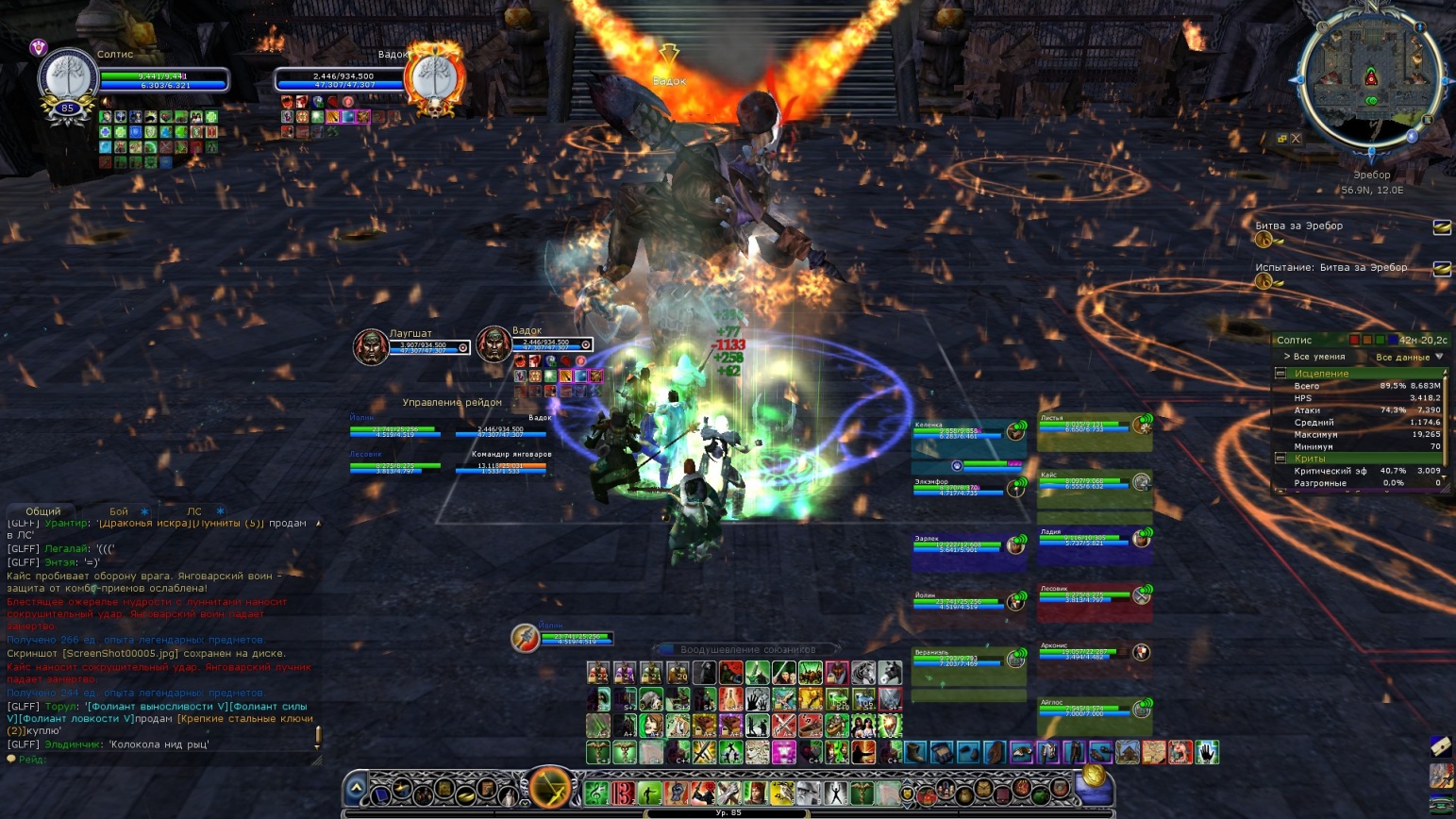Select the Общий chat tab
Image resolution: width=1456 pixels, height=819 pixels.
(43, 511)
